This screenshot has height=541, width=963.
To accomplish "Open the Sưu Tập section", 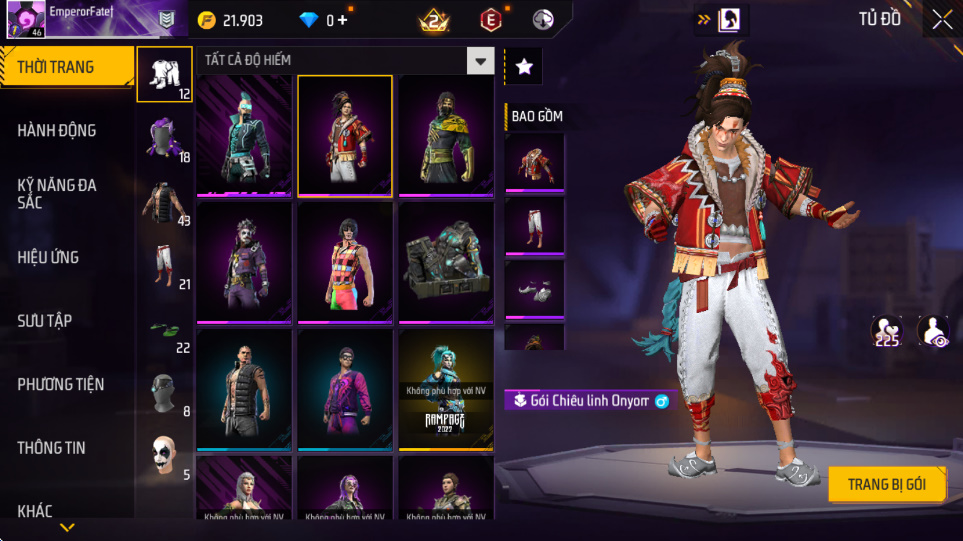I will (44, 321).
